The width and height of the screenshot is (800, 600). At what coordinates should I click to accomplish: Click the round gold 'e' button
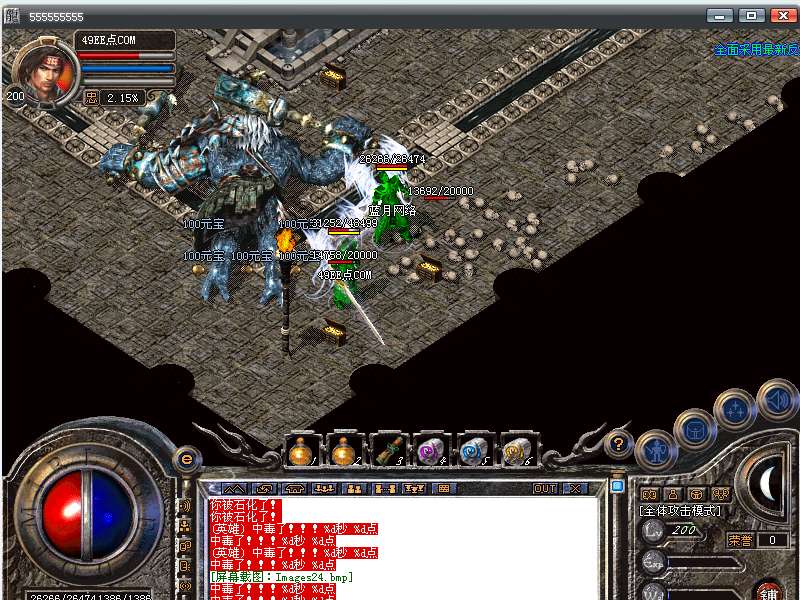point(186,460)
